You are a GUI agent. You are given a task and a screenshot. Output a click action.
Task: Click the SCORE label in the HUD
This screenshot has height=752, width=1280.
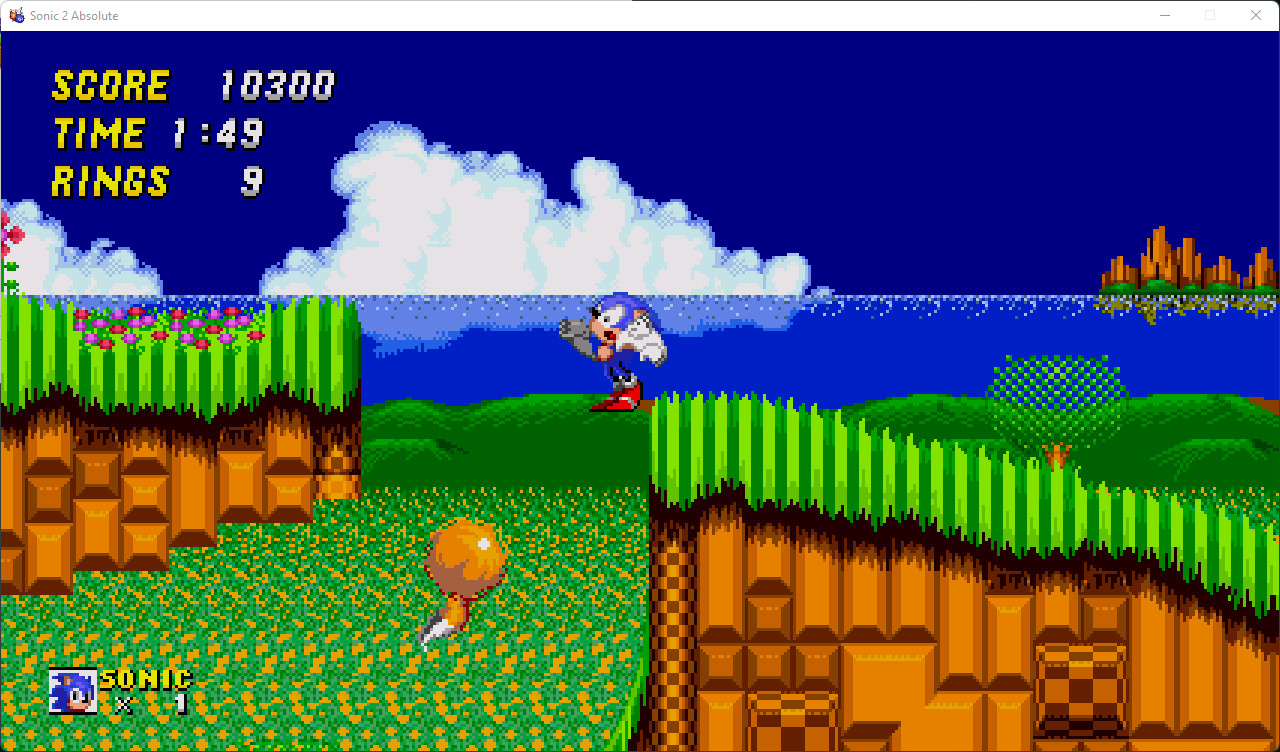point(110,86)
